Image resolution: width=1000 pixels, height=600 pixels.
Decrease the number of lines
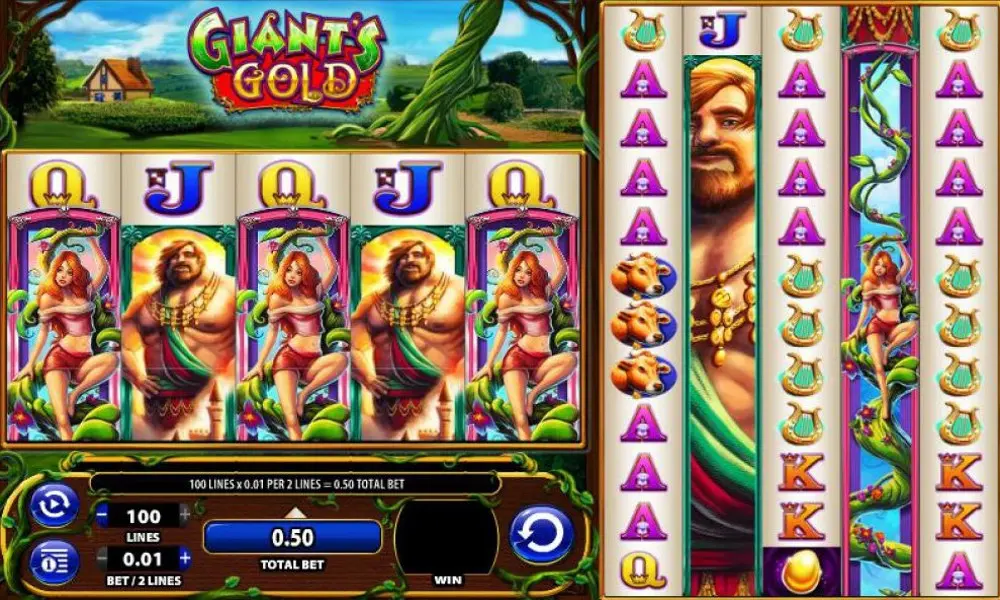click(104, 516)
